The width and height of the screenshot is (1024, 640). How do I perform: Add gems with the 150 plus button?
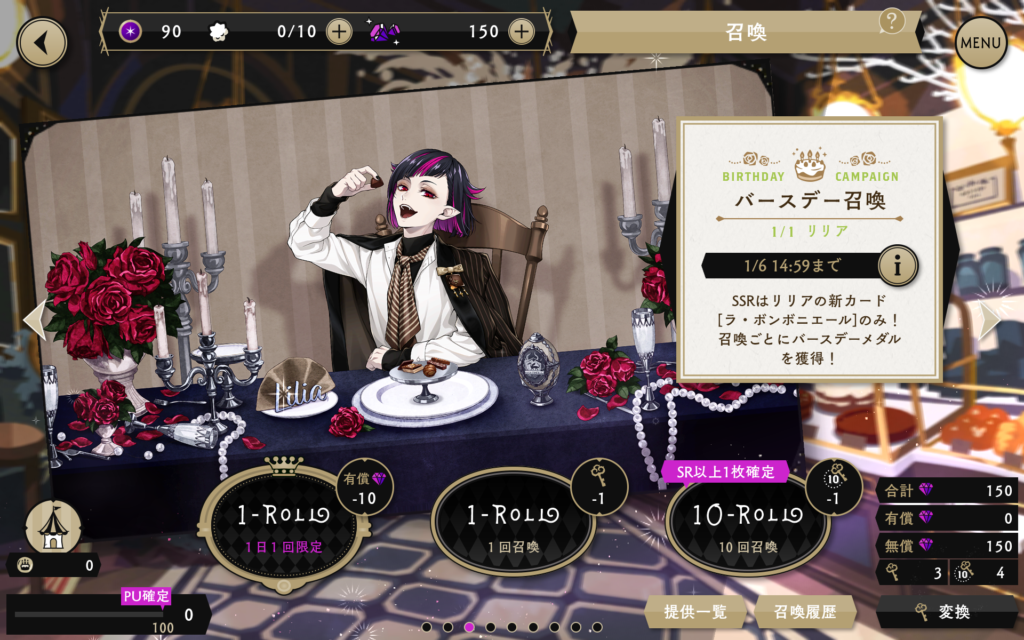[x=521, y=31]
